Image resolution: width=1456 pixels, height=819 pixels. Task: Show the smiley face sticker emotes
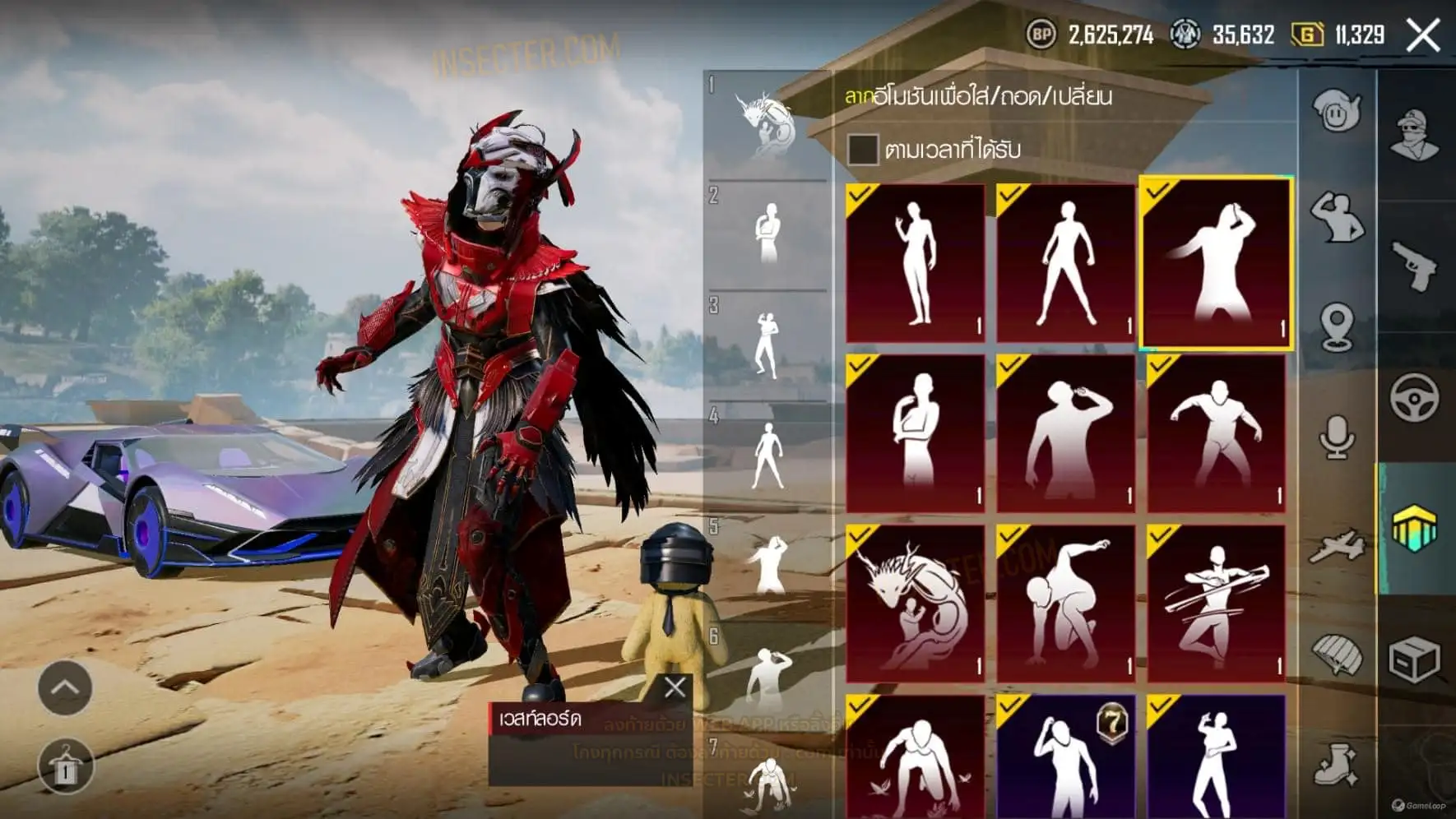point(1337,110)
